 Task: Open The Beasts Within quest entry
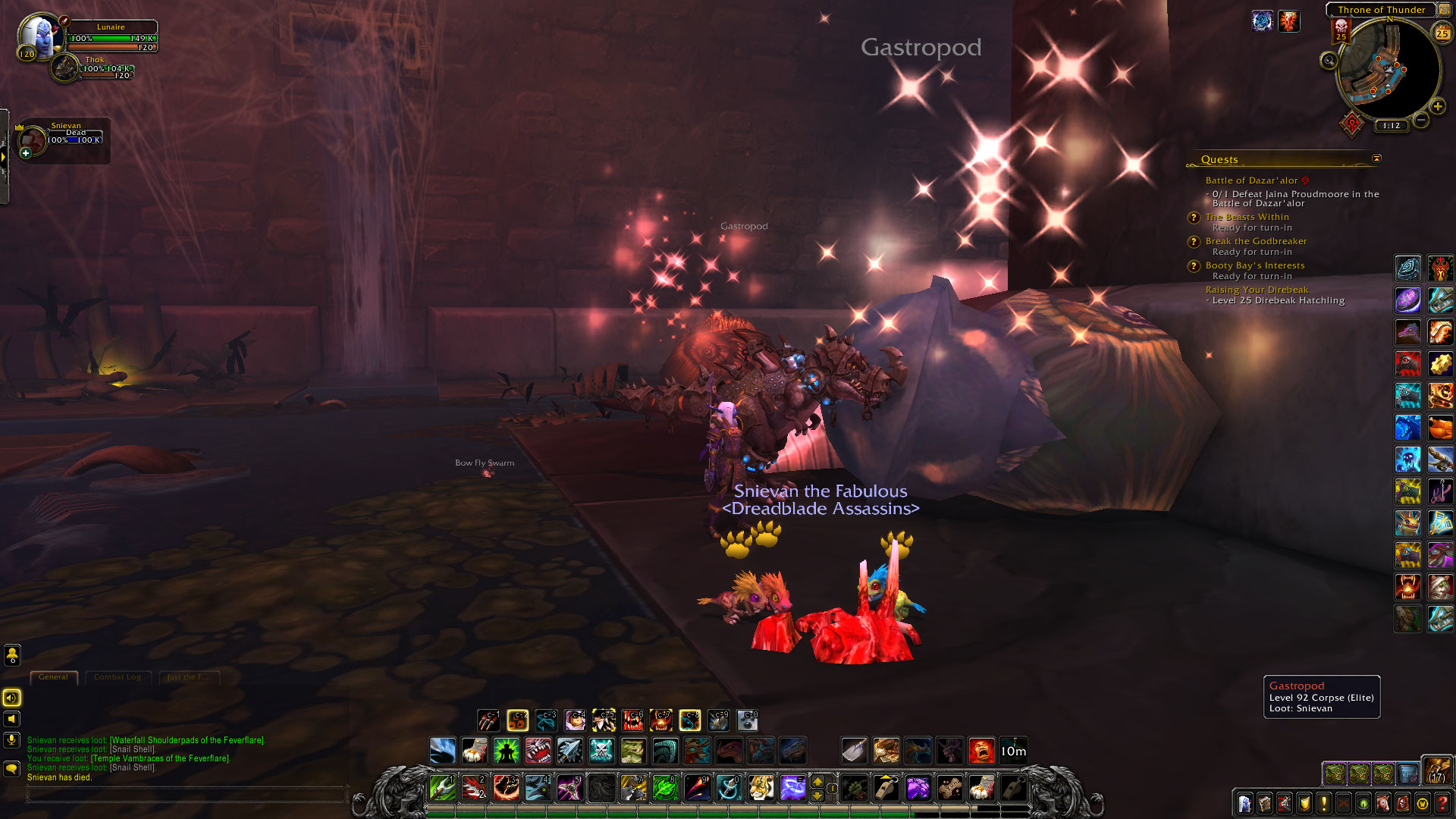click(x=1247, y=217)
